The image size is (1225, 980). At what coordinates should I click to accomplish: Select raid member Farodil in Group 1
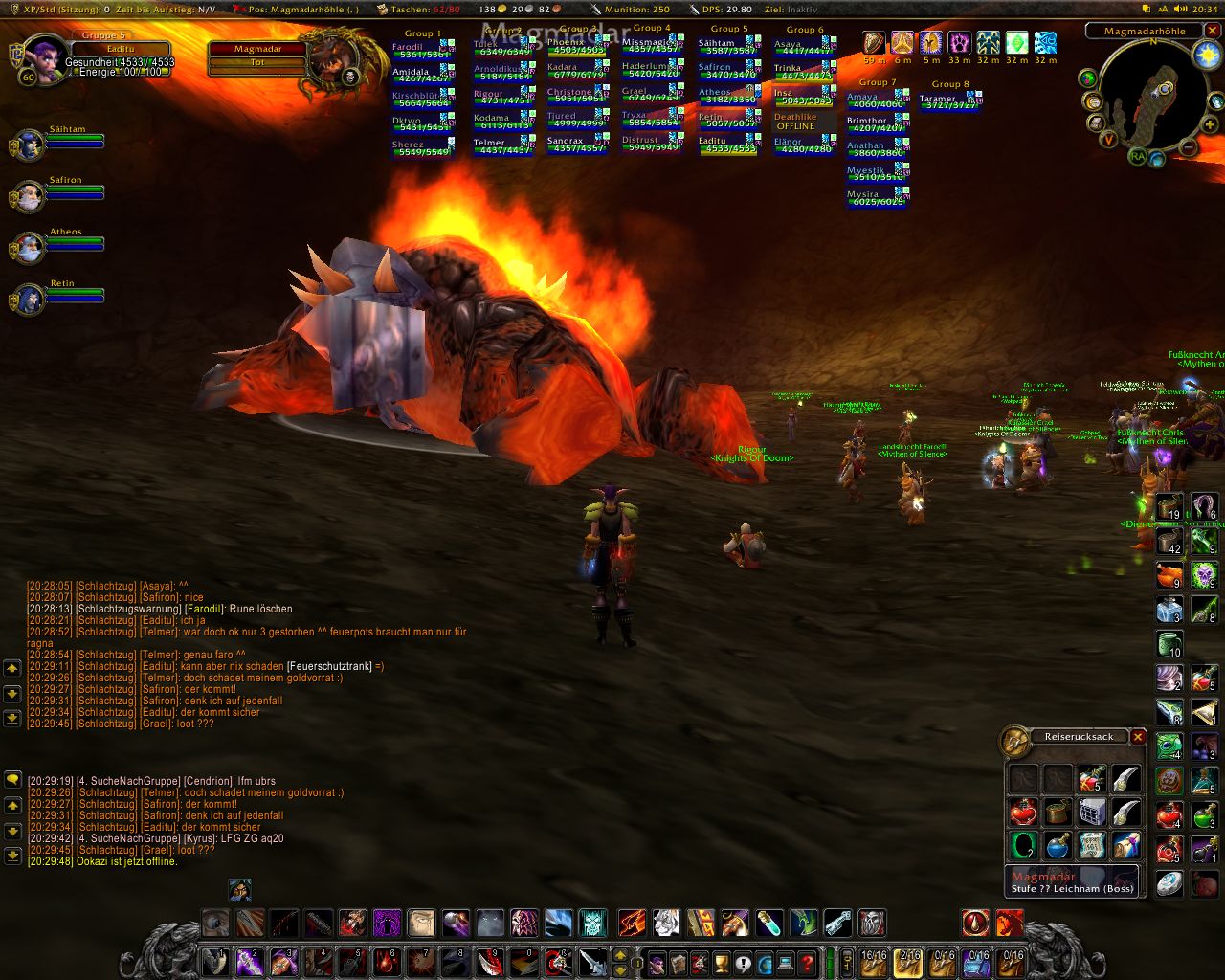[x=423, y=49]
